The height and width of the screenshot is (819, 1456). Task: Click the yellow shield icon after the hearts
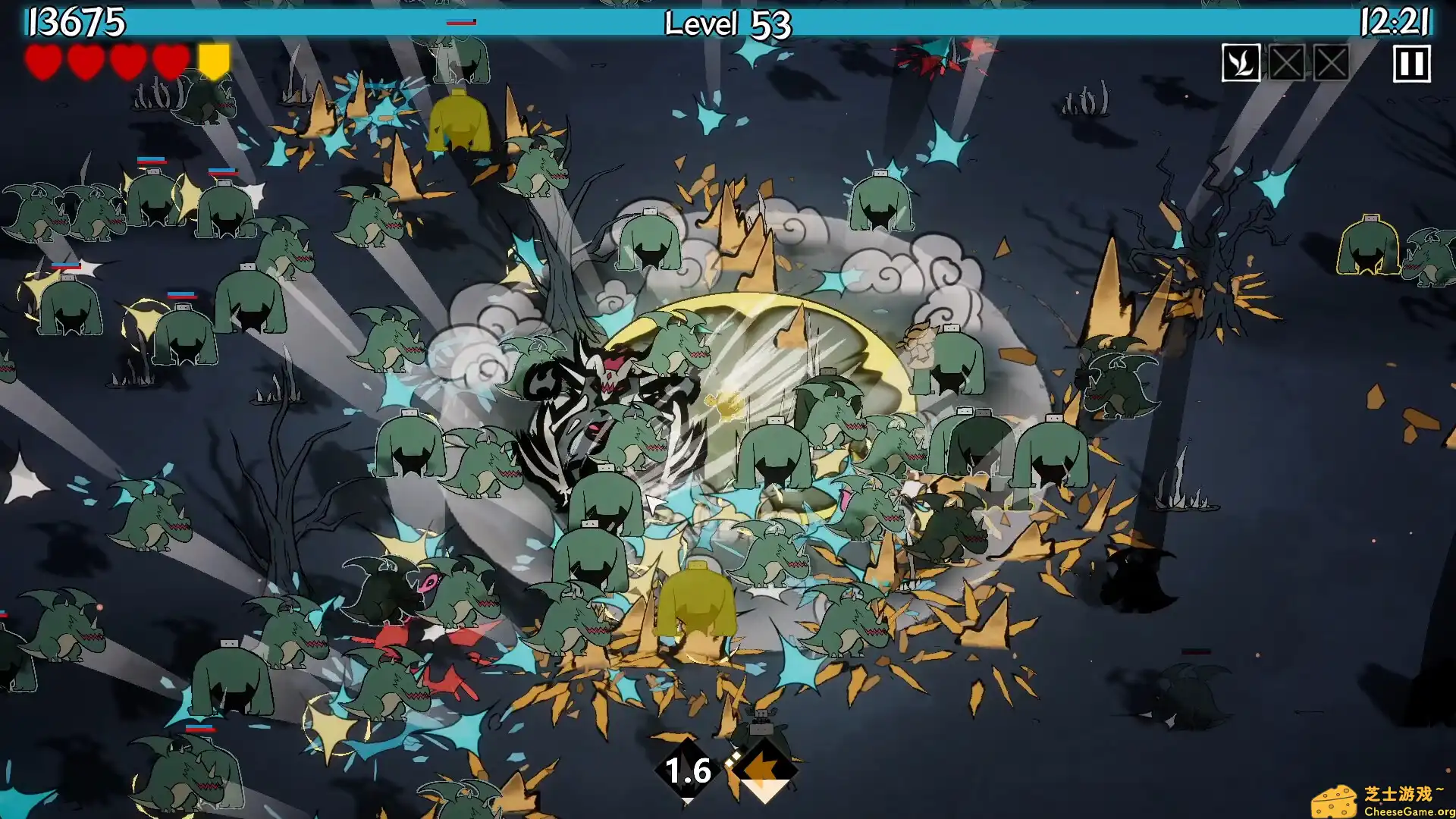pyautogui.click(x=212, y=61)
